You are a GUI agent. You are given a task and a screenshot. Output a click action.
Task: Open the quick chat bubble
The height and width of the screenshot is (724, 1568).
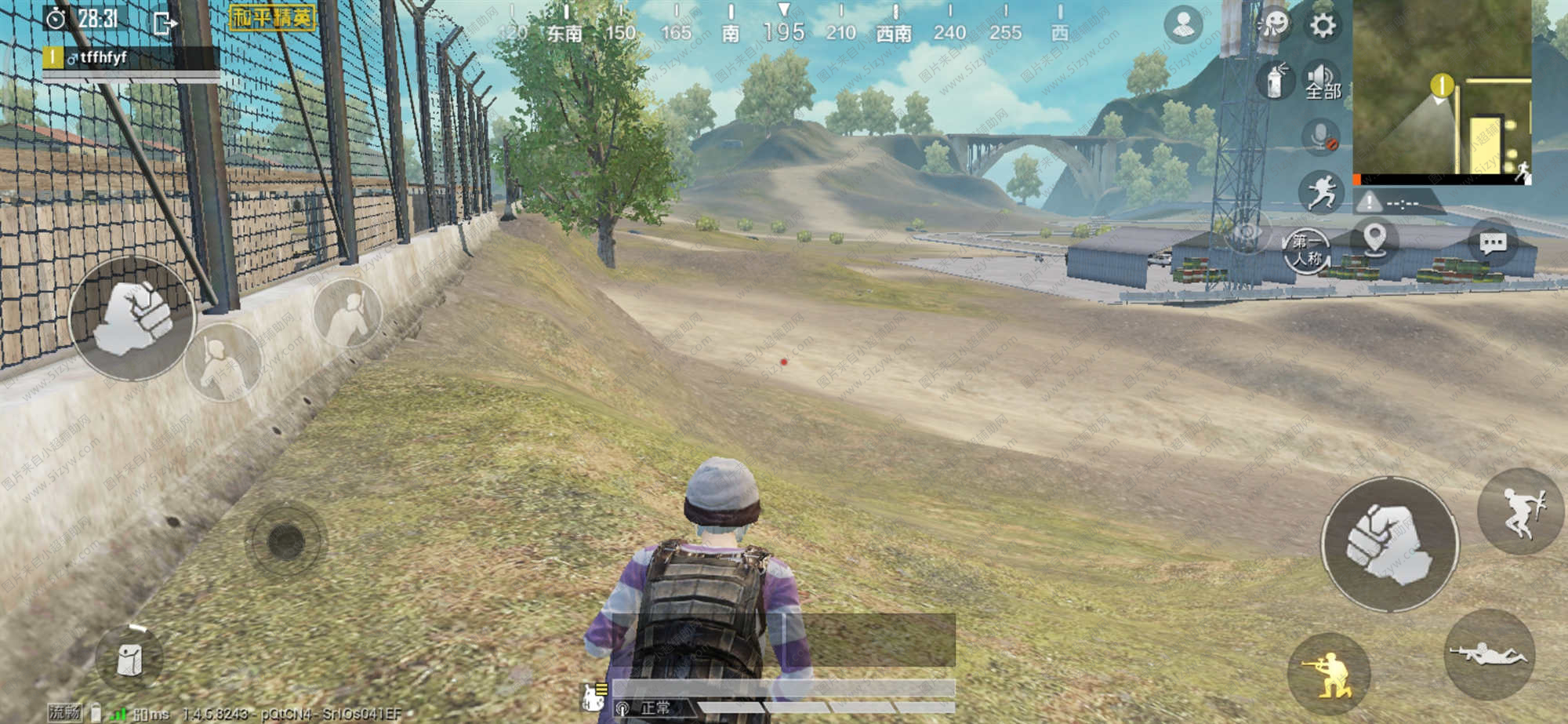[1492, 244]
